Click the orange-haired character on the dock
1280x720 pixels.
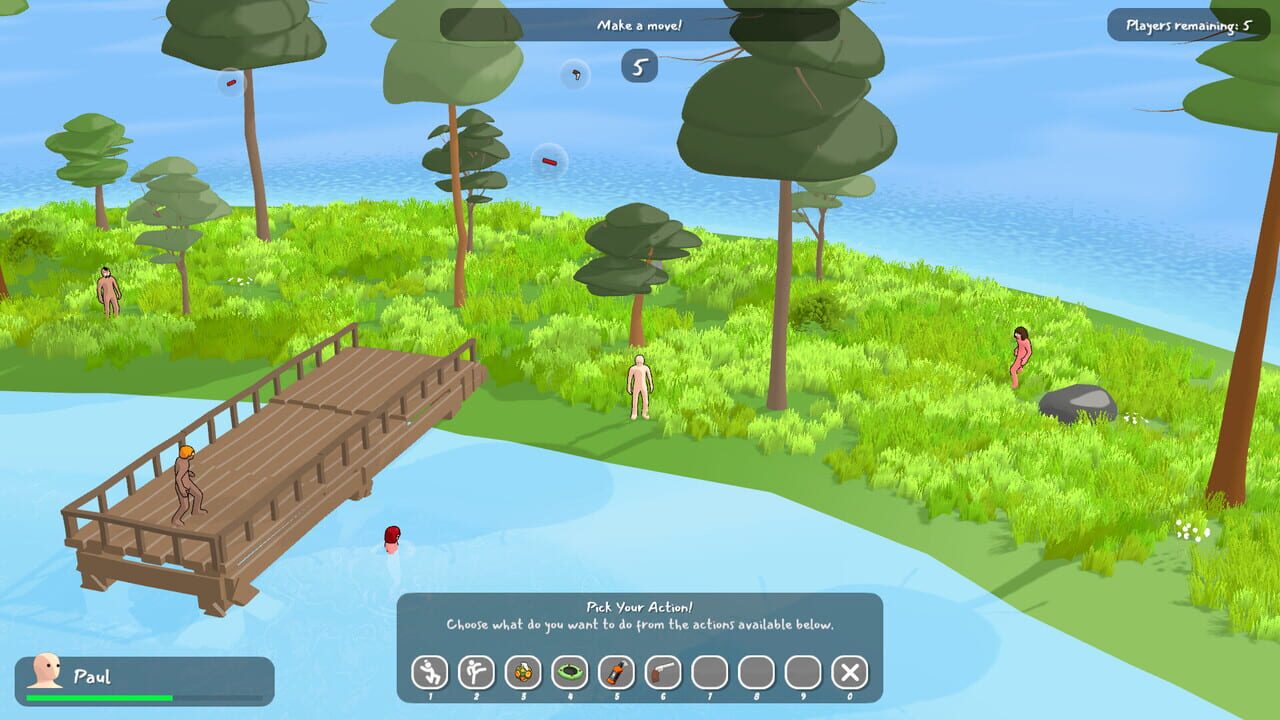tap(186, 480)
